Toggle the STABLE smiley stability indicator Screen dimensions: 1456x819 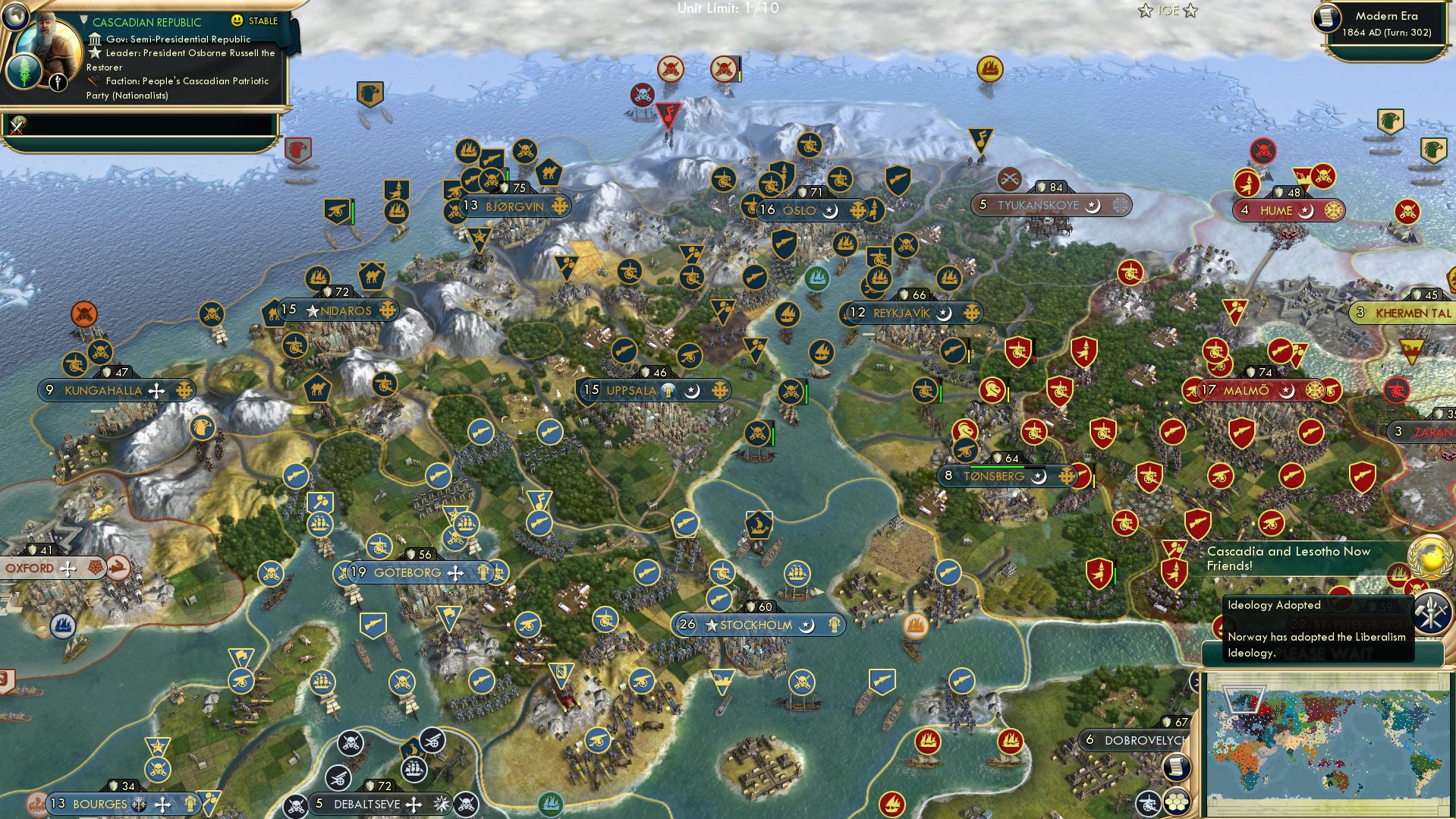(237, 20)
